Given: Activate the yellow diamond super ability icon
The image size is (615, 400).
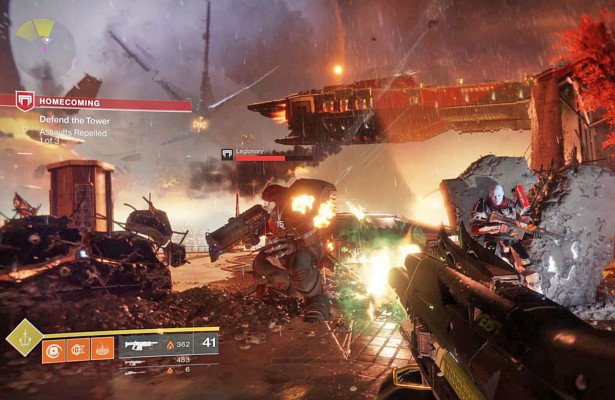Looking at the screenshot, I should (23, 338).
